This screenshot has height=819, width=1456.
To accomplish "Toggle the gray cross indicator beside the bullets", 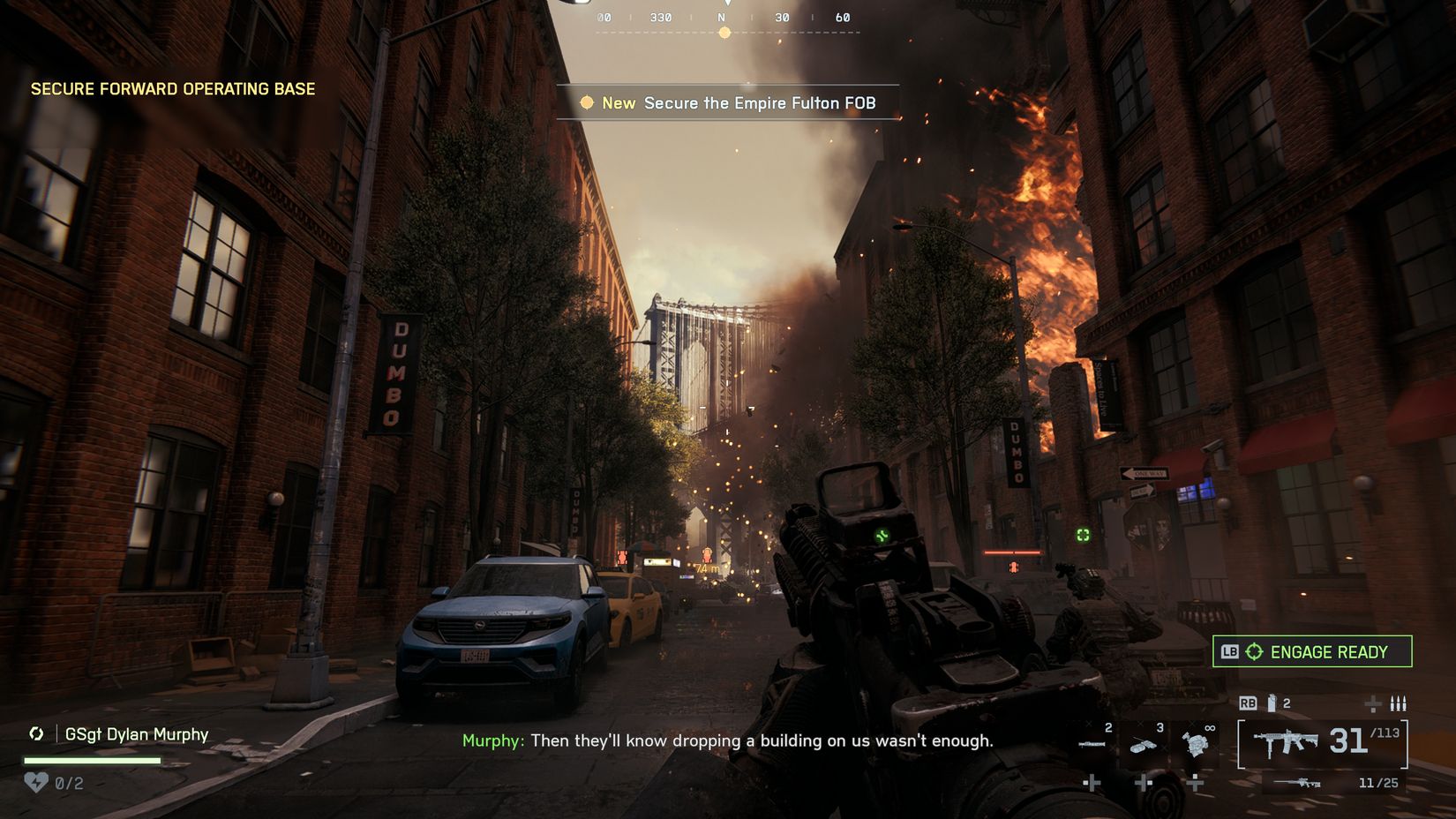I will point(1371,704).
